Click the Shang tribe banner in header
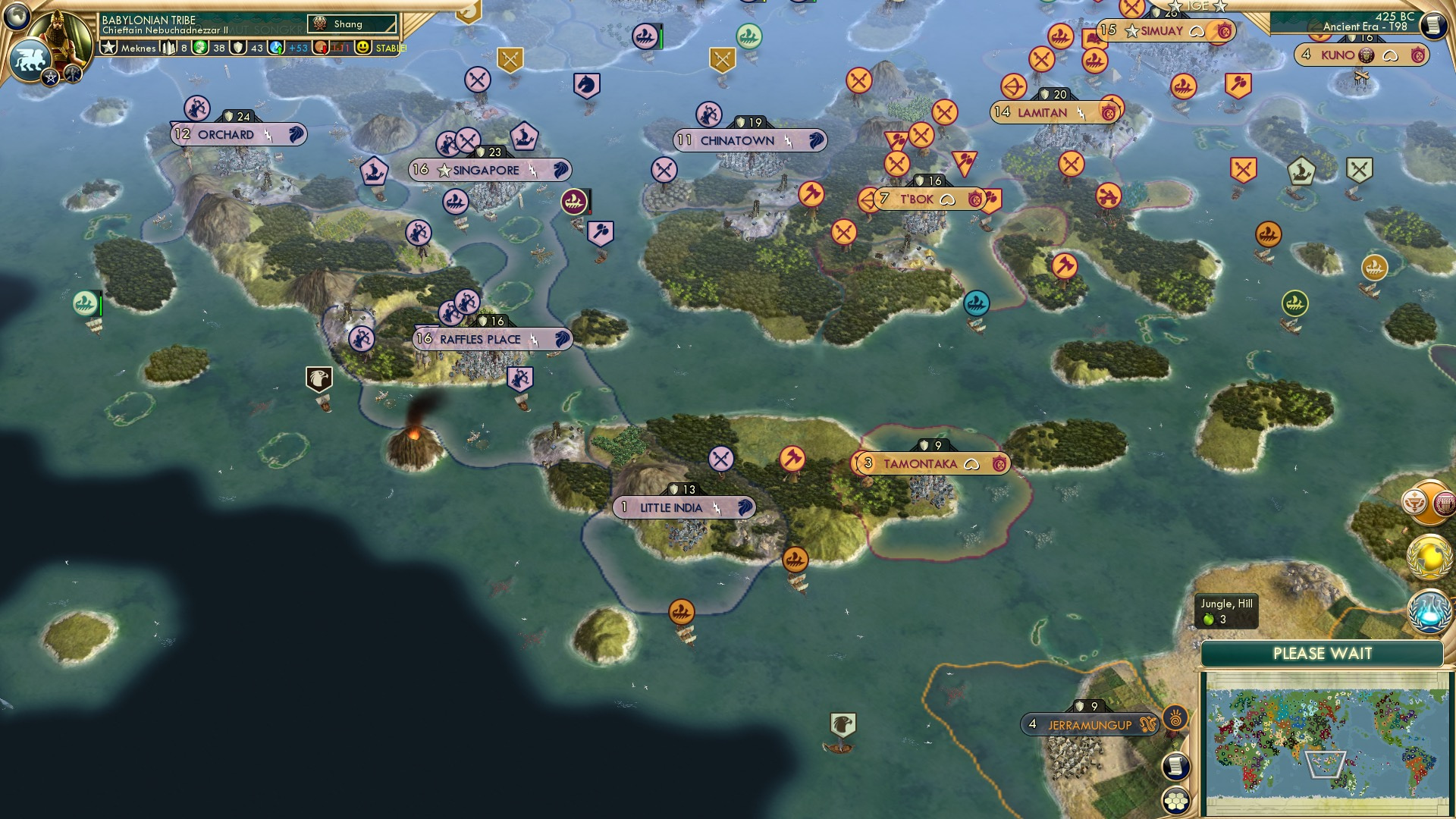The image size is (1456, 819). pyautogui.click(x=349, y=24)
